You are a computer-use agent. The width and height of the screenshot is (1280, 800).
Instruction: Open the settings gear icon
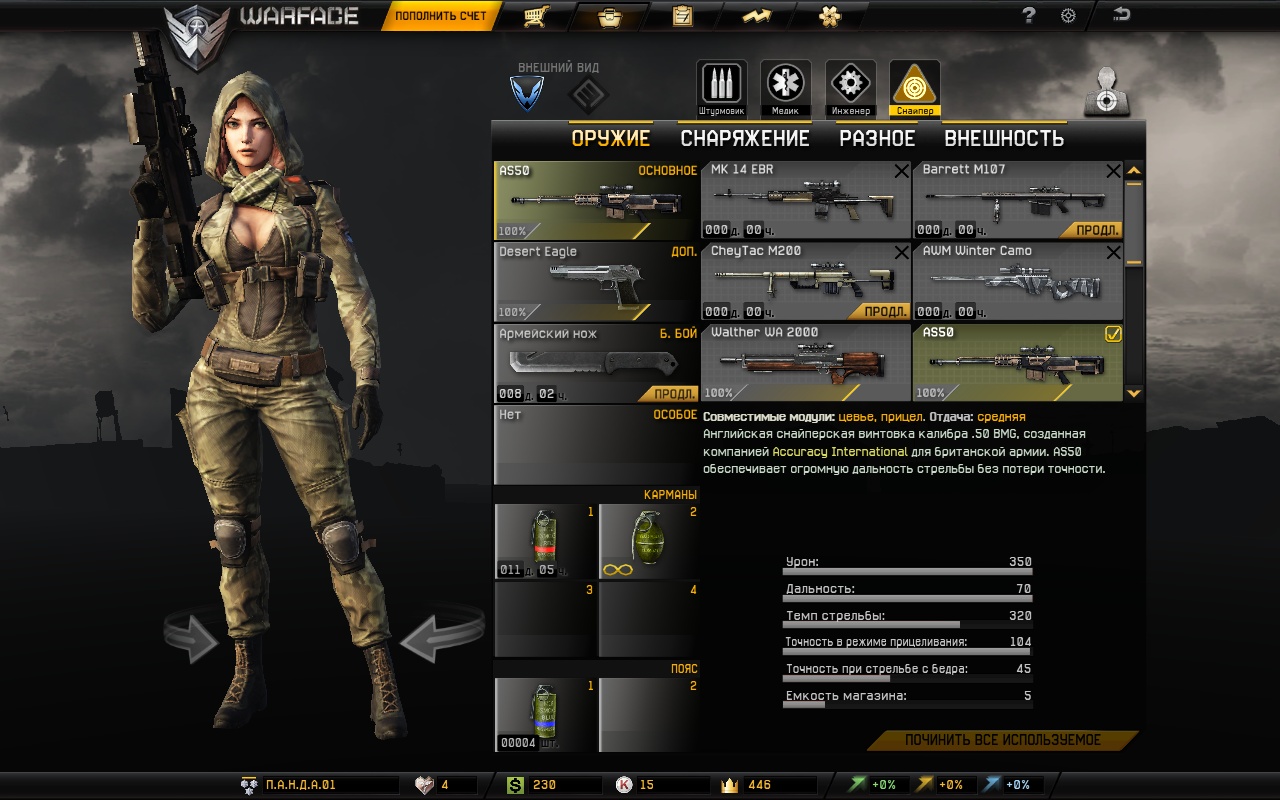coord(1068,16)
